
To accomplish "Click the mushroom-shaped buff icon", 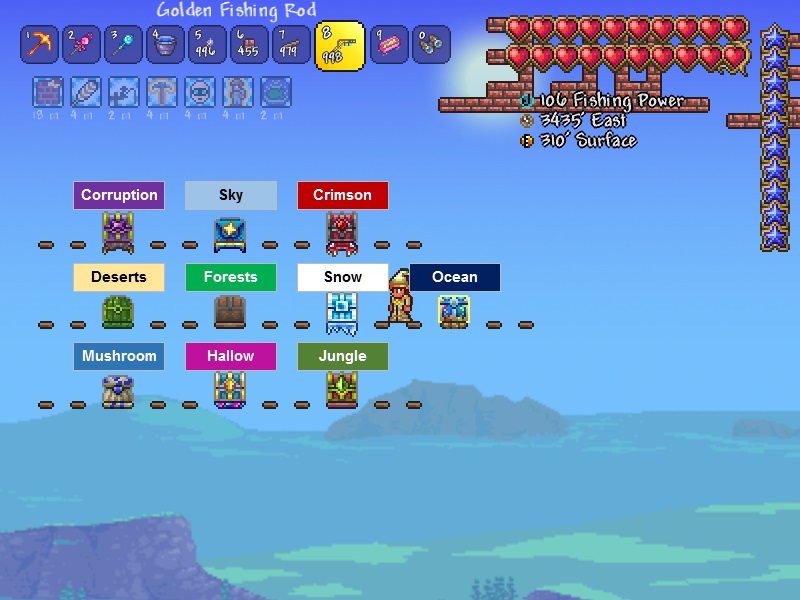I will (162, 93).
